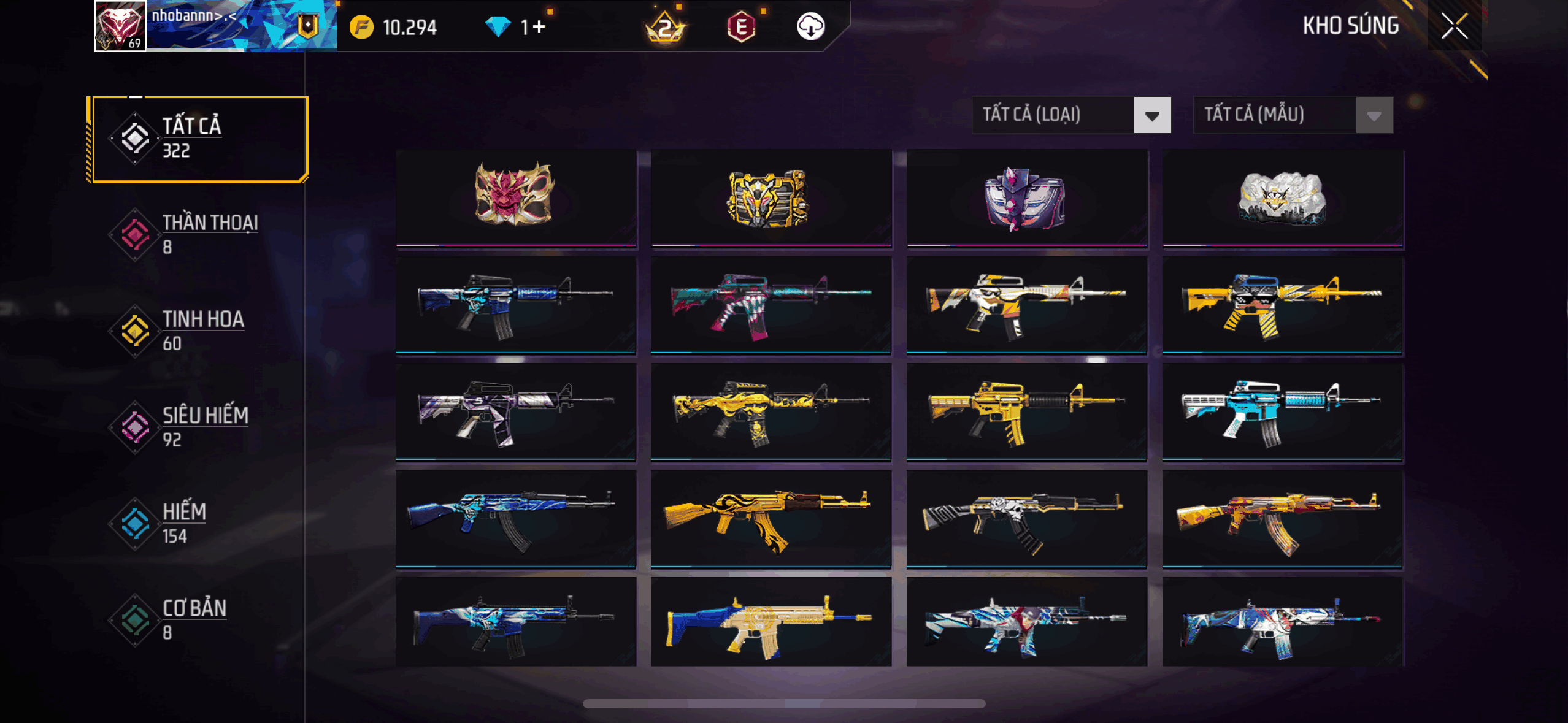Image resolution: width=1568 pixels, height=723 pixels.
Task: Select the pink and teal M4A1 skin
Action: (771, 305)
